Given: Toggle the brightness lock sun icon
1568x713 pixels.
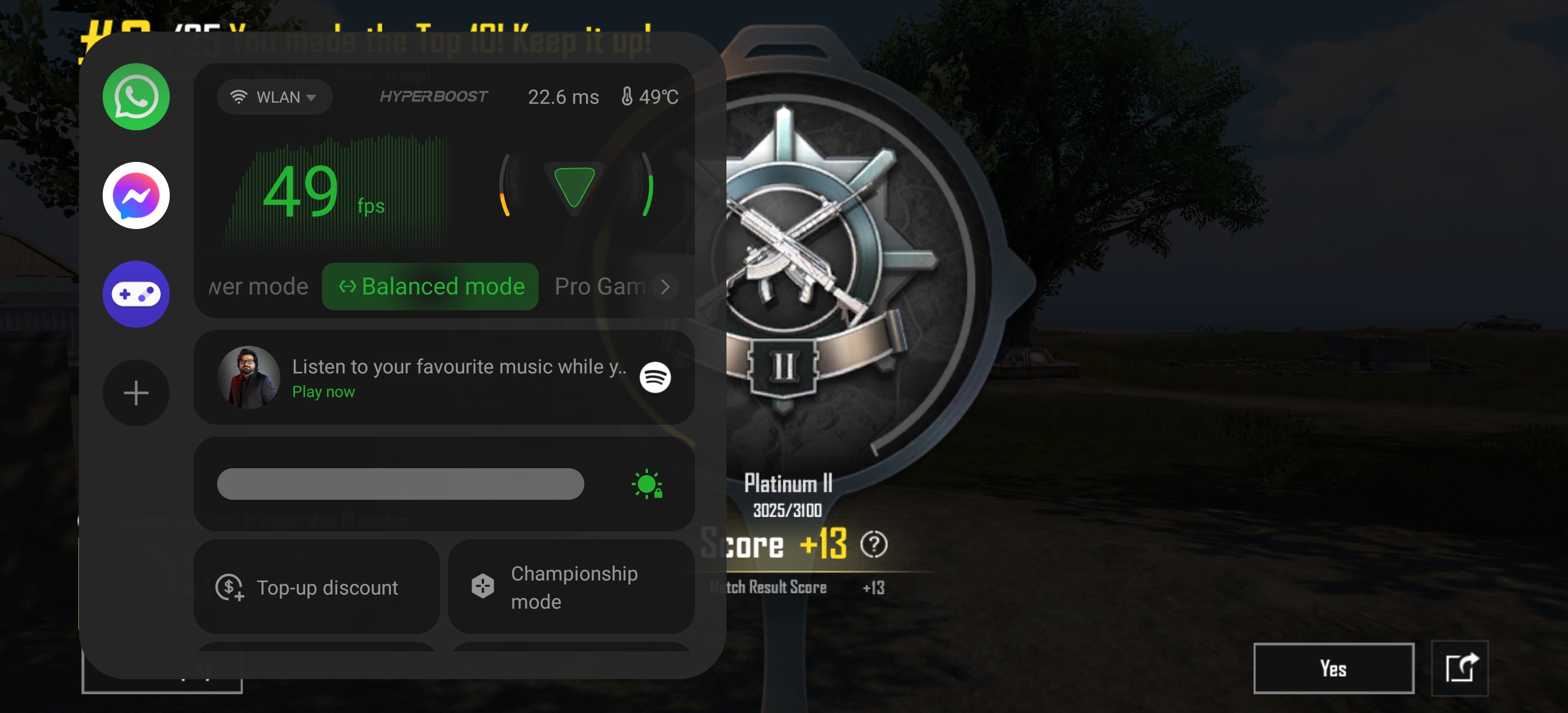Looking at the screenshot, I should coord(647,485).
